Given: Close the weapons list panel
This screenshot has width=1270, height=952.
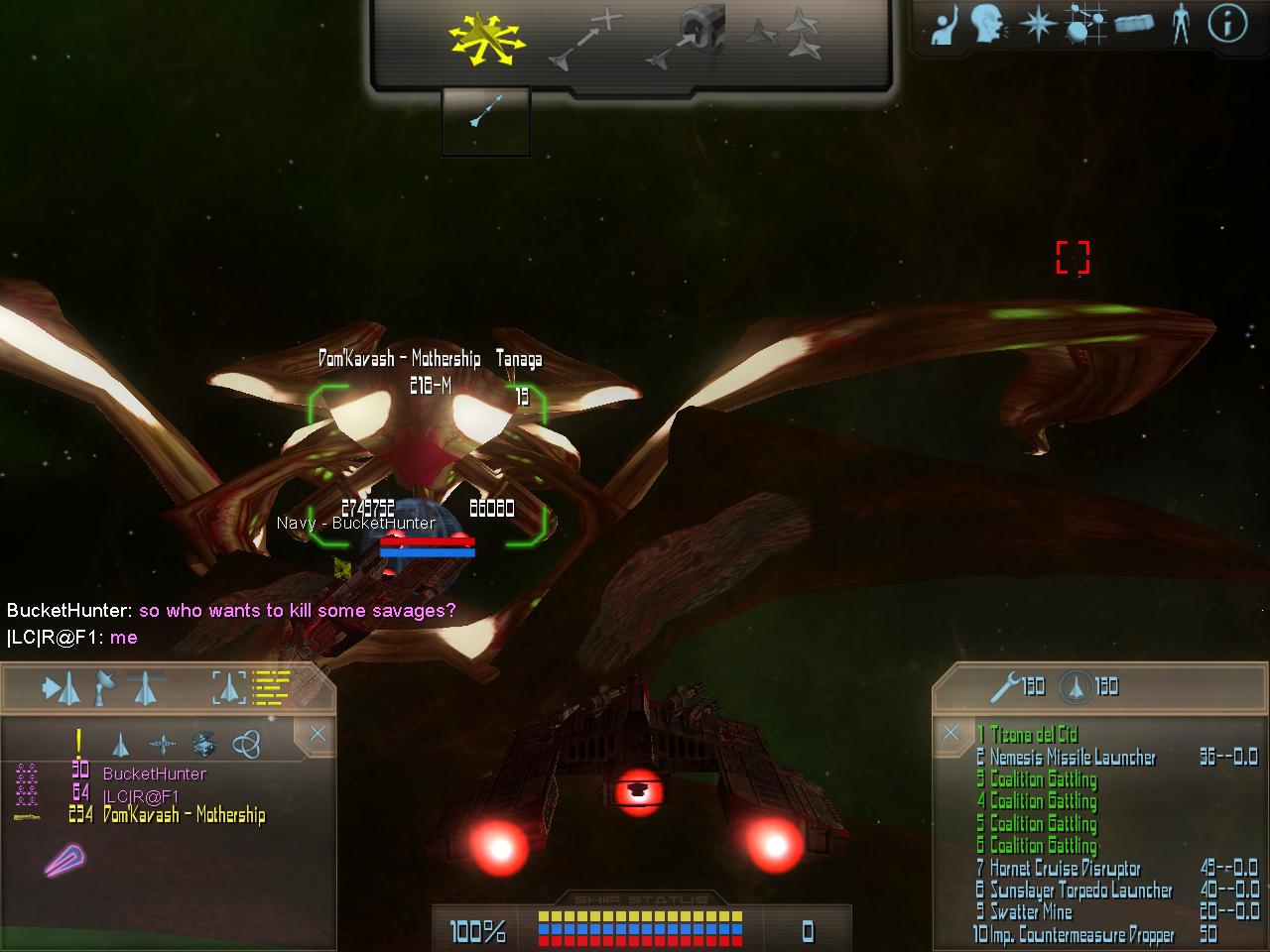Looking at the screenshot, I should pyautogui.click(x=951, y=733).
